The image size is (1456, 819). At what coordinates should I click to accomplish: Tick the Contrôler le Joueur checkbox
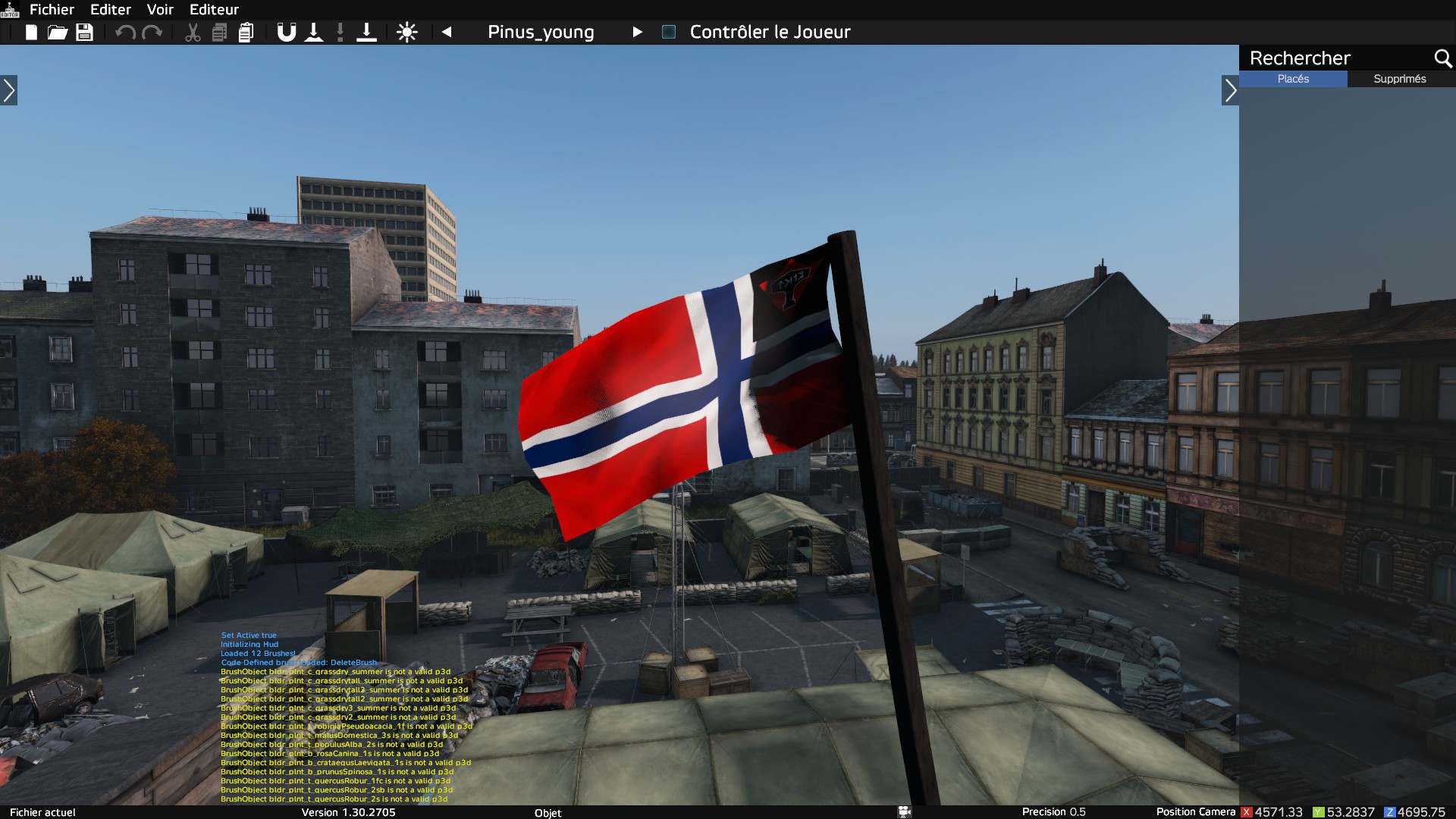(x=669, y=32)
